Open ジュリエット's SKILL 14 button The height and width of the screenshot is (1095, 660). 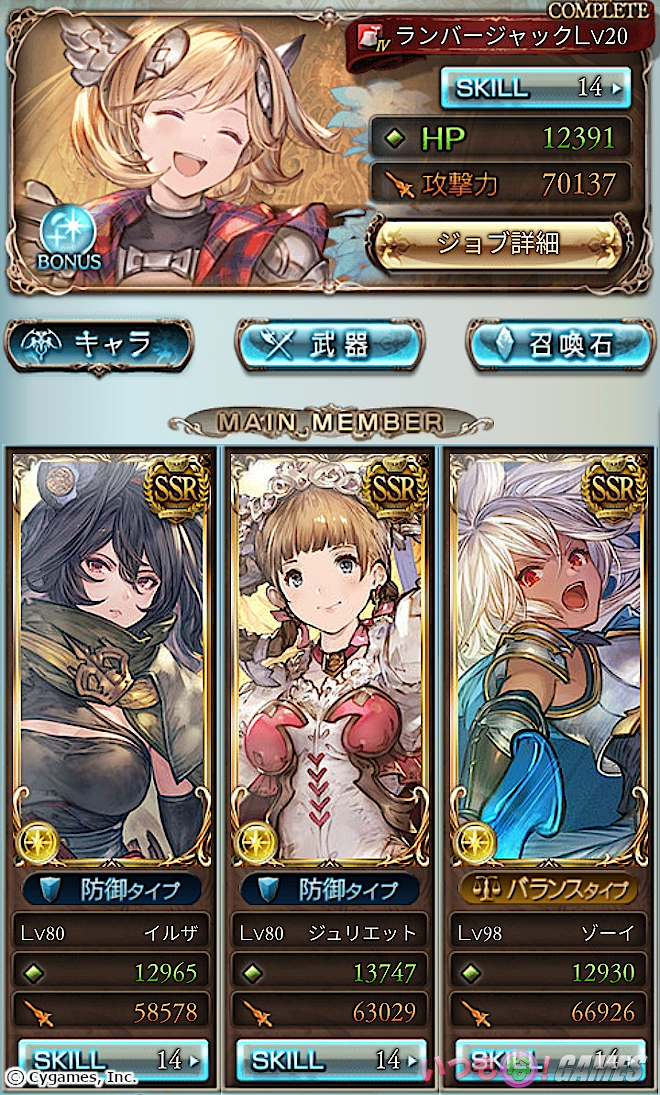click(329, 1058)
